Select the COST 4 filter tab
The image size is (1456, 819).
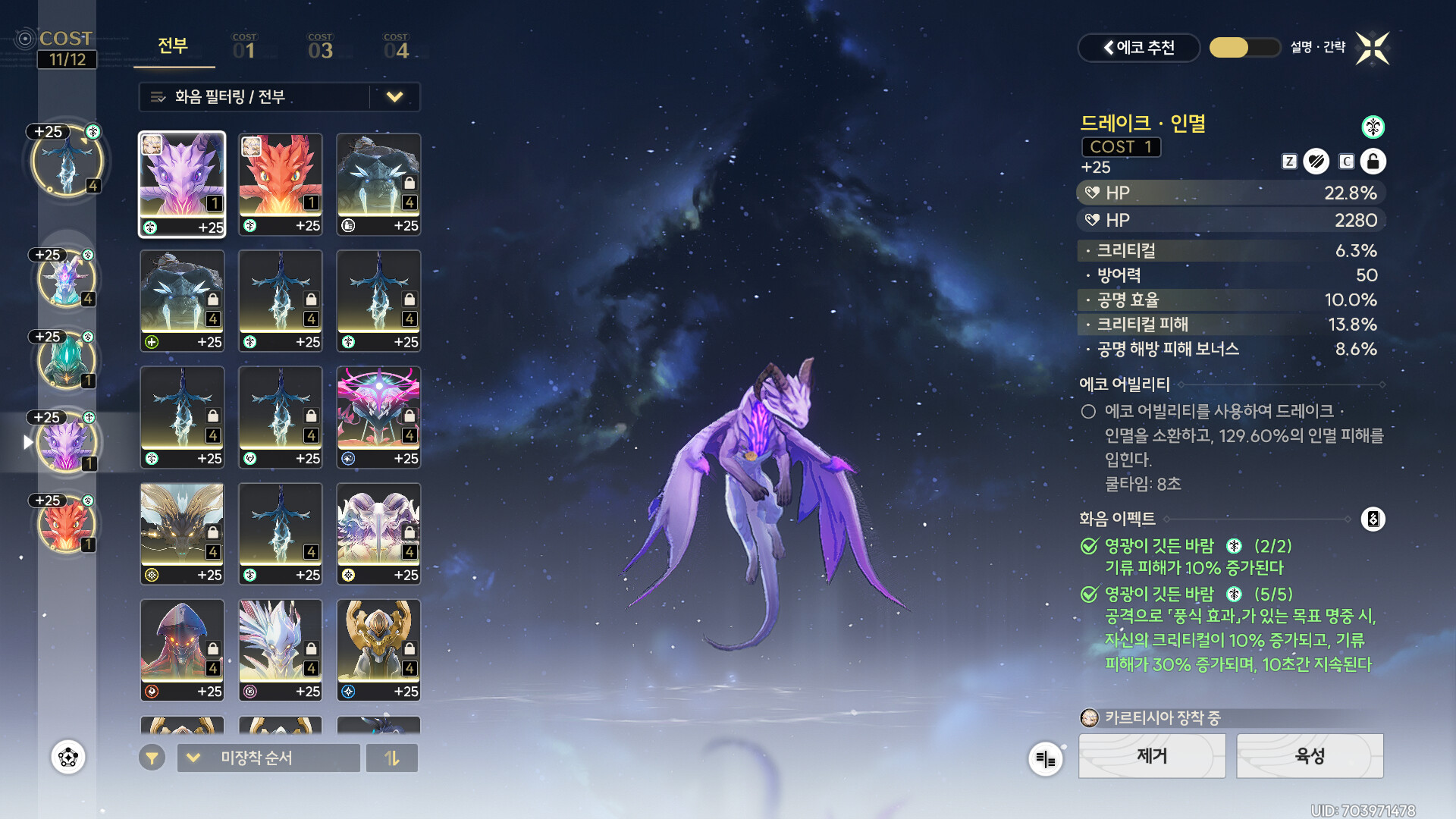click(x=396, y=47)
